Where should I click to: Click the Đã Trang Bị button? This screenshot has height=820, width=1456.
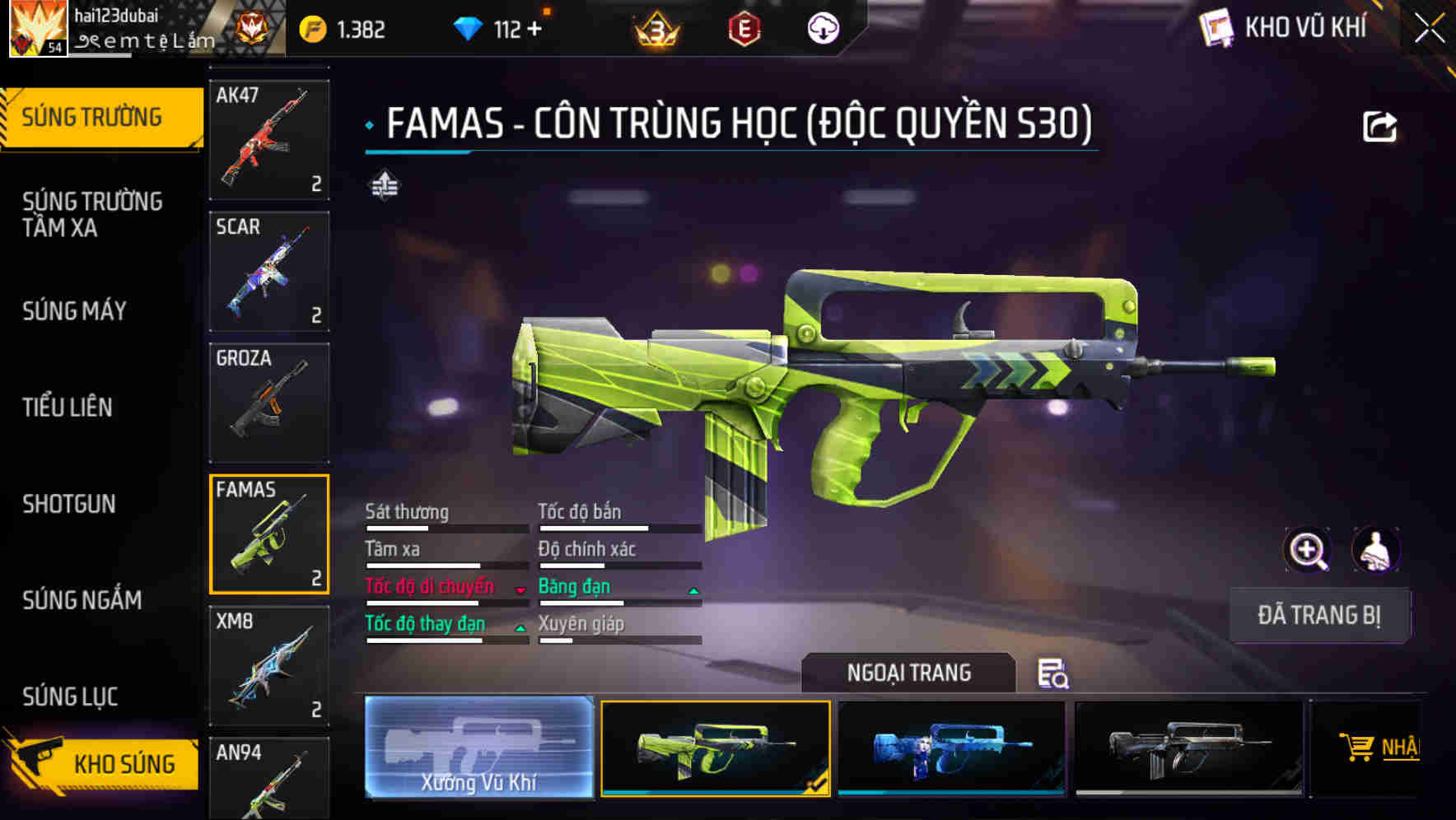coord(1318,615)
